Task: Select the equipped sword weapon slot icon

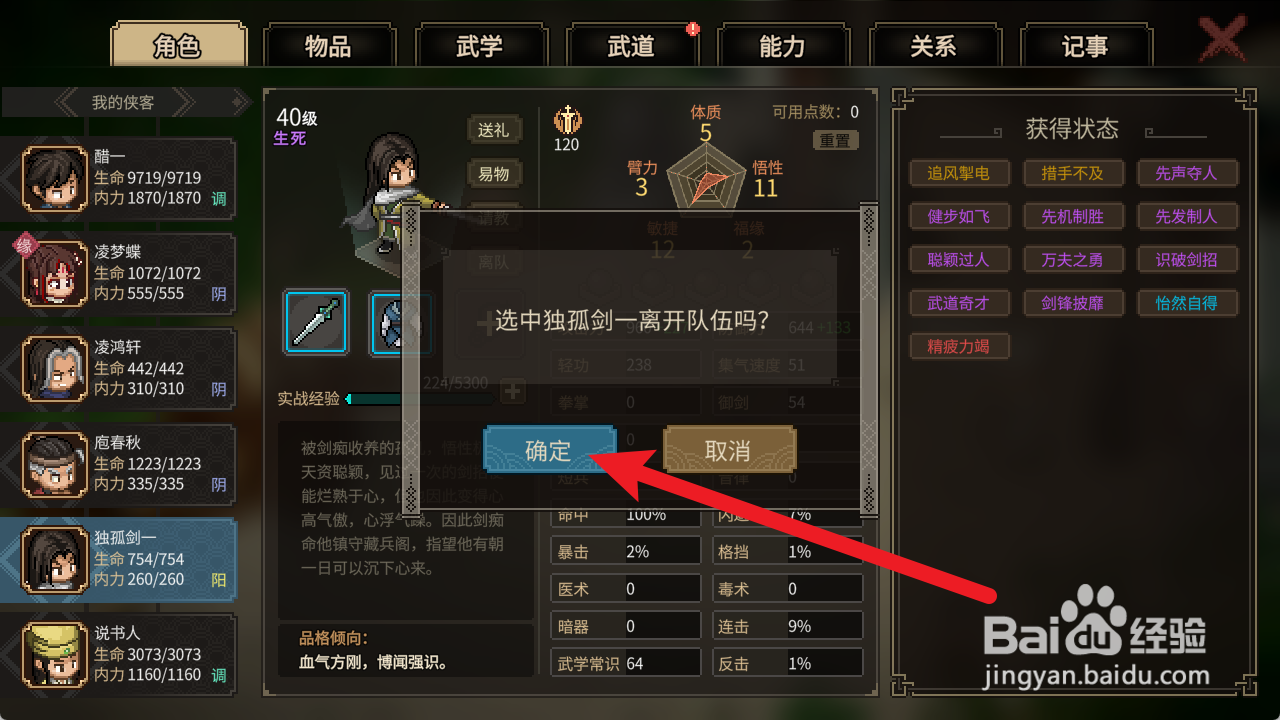Action: click(x=316, y=321)
